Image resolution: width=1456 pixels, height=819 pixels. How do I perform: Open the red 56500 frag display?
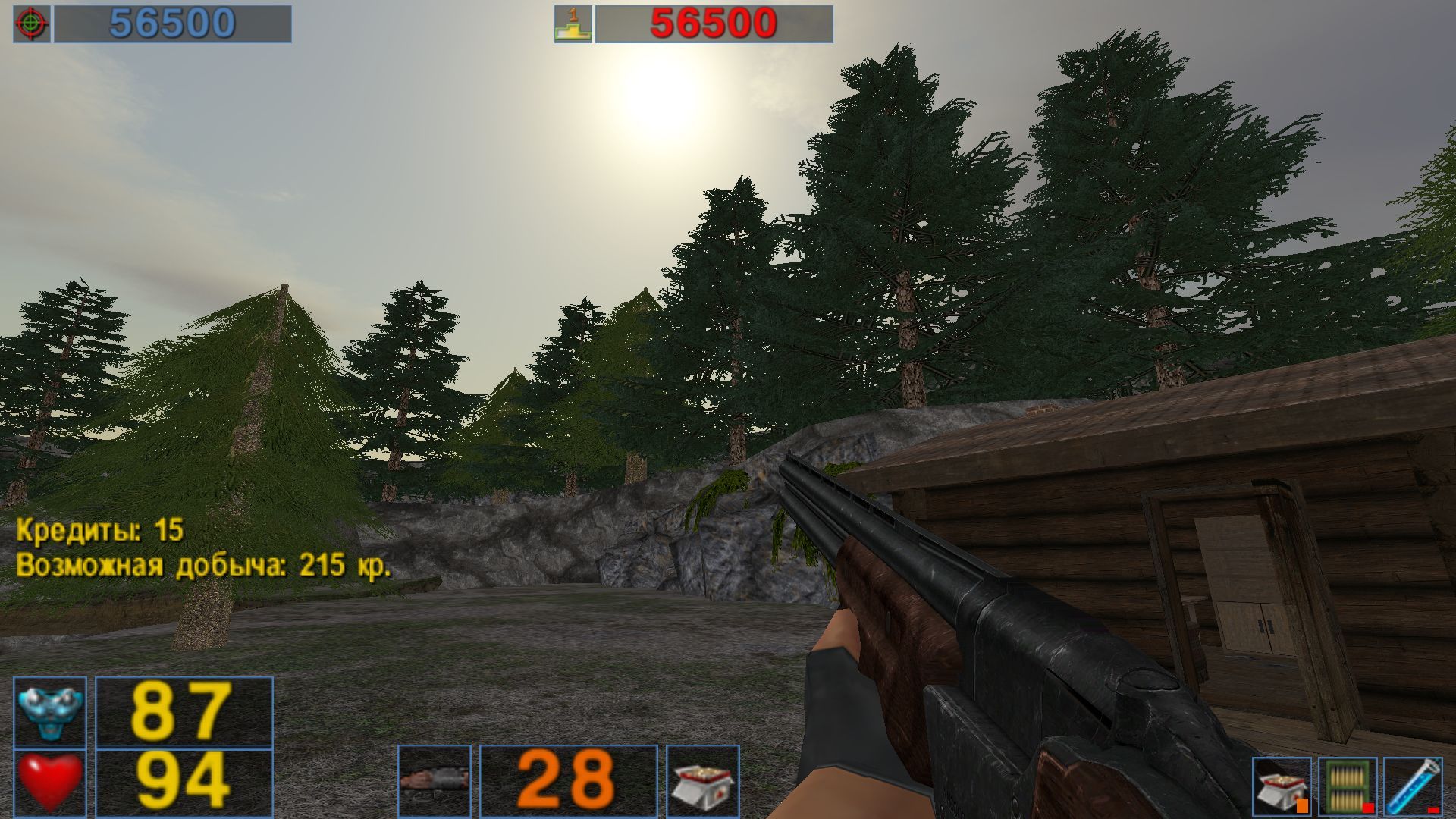[x=713, y=22]
